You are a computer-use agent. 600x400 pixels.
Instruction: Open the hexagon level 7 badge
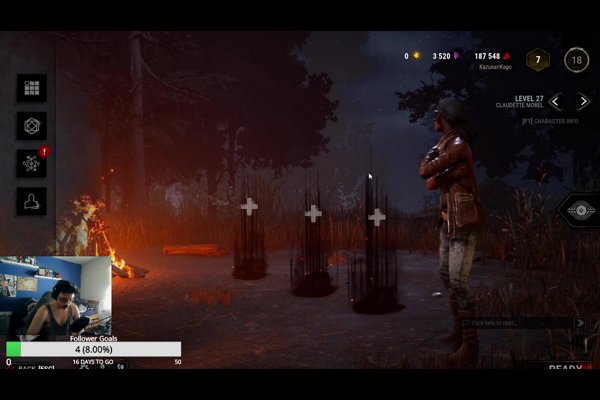point(538,60)
